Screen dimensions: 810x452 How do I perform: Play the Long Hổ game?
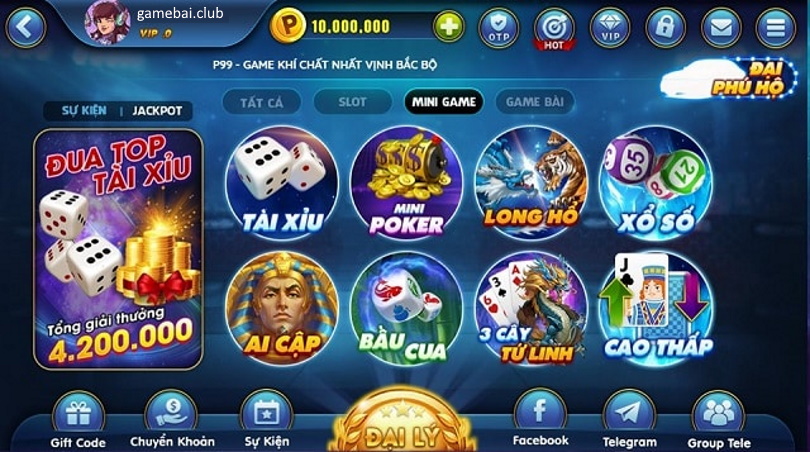pyautogui.click(x=530, y=183)
